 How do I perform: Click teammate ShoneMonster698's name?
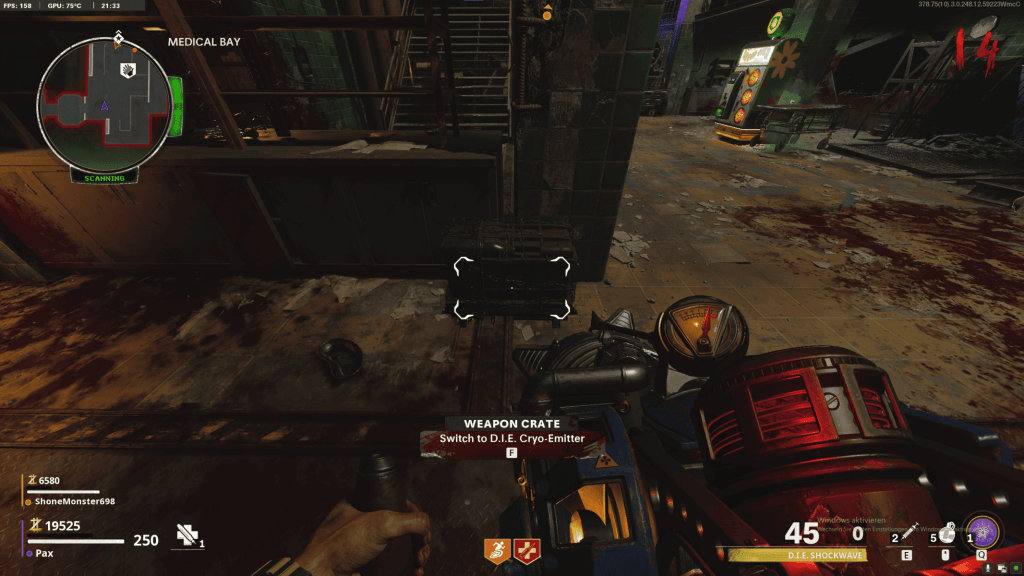[x=75, y=501]
